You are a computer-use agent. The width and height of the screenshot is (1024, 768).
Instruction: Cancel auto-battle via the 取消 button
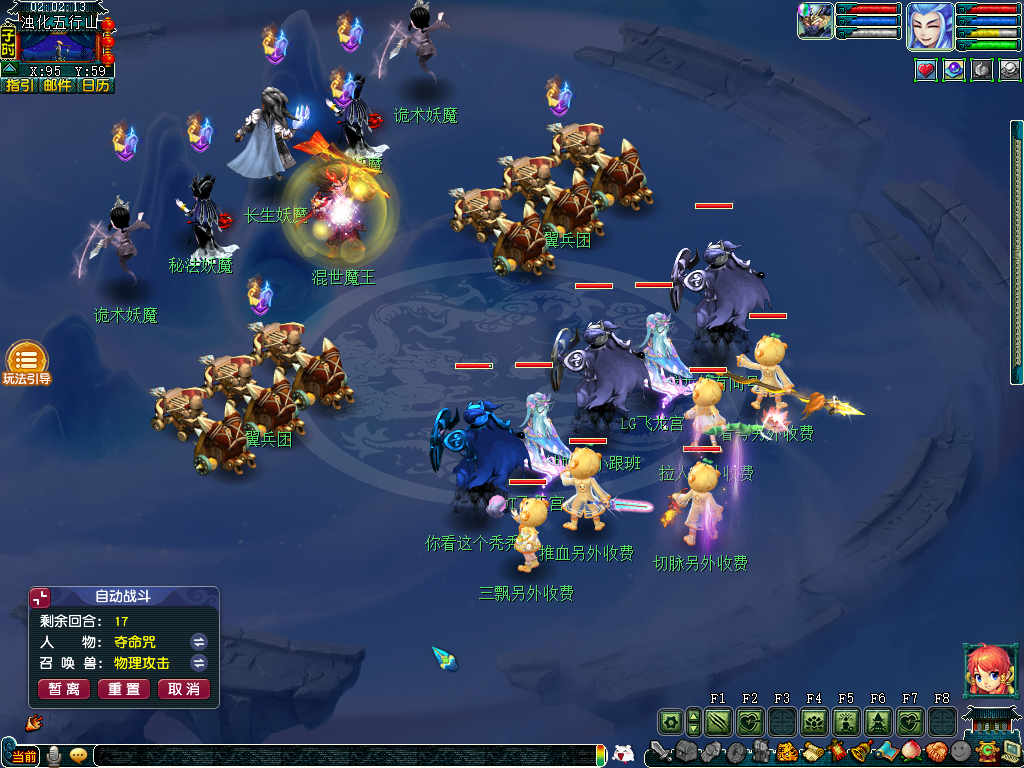184,689
